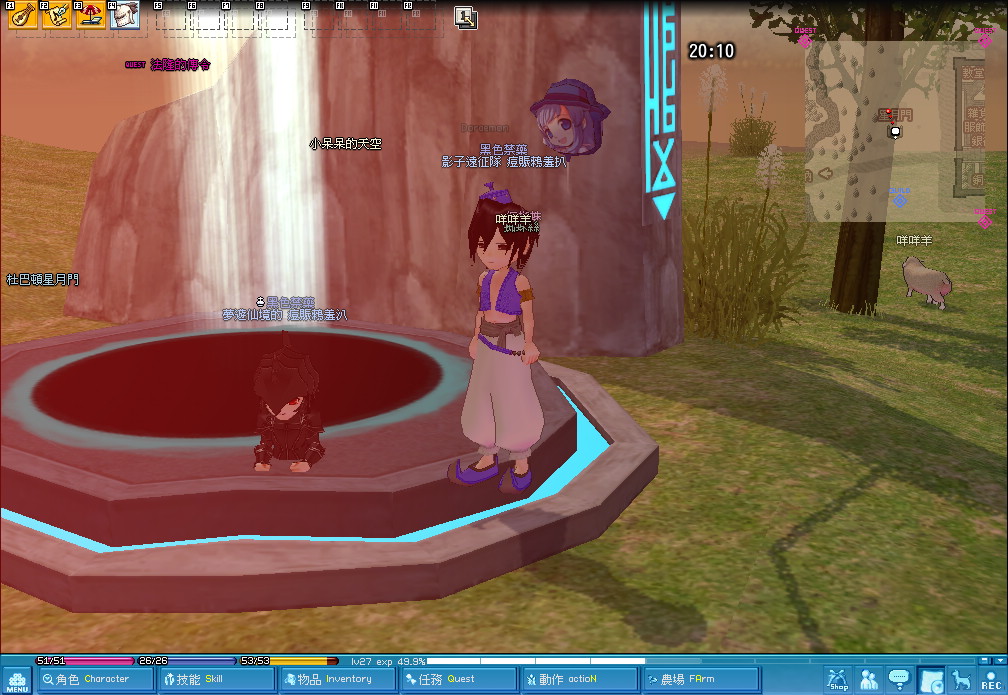This screenshot has height=695, width=1008.
Task: Open the Quest log
Action: pyautogui.click(x=459, y=680)
